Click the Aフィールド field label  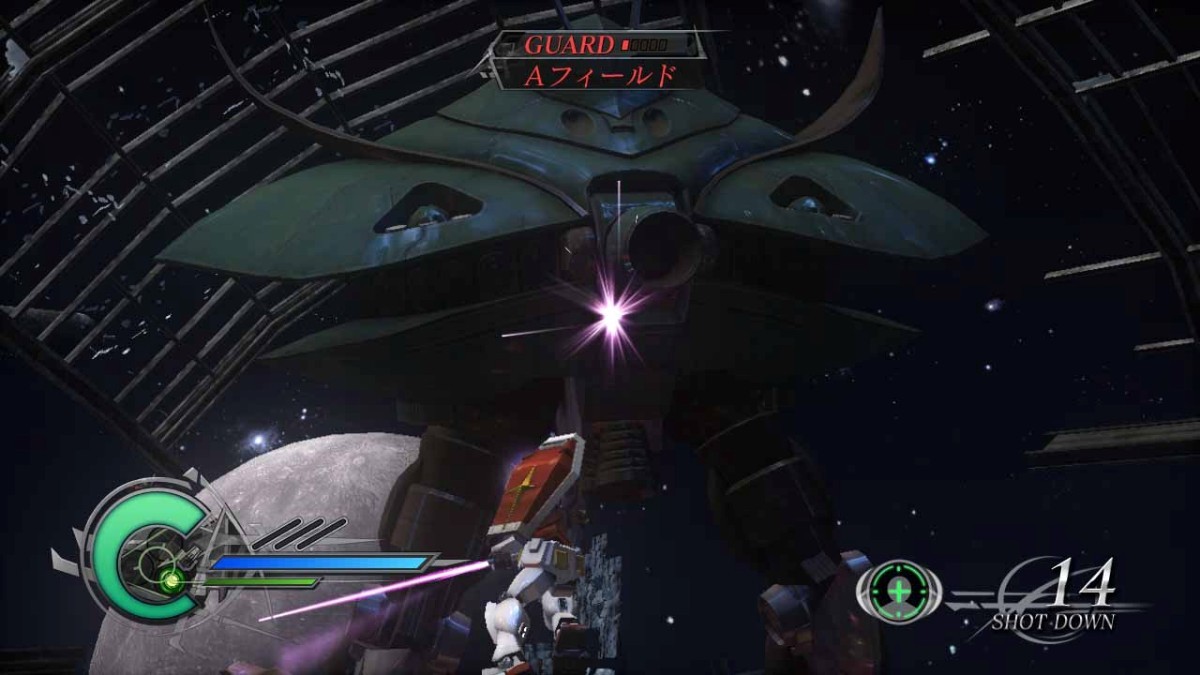coord(600,74)
